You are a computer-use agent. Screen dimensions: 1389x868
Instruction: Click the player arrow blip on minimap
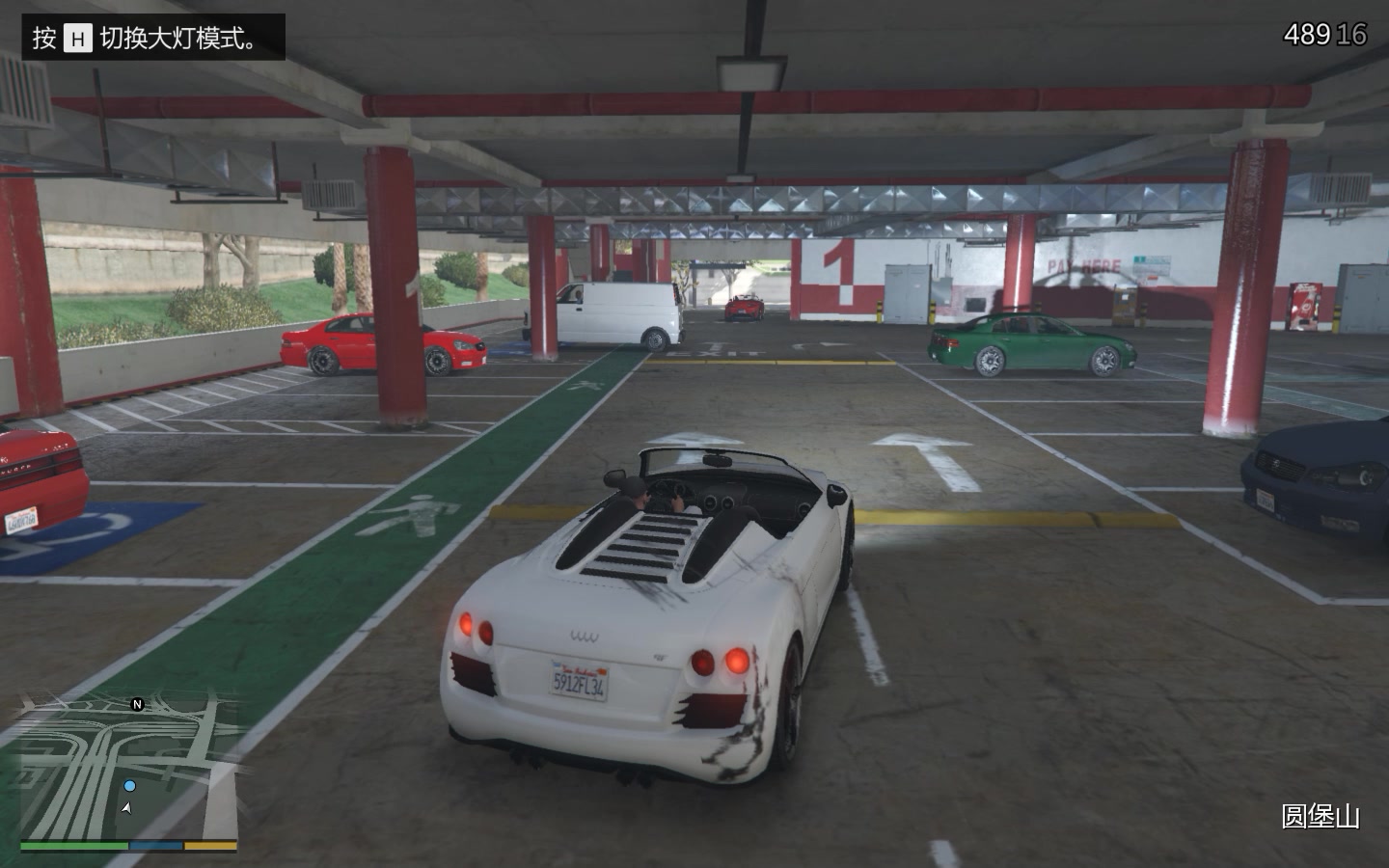tap(128, 807)
